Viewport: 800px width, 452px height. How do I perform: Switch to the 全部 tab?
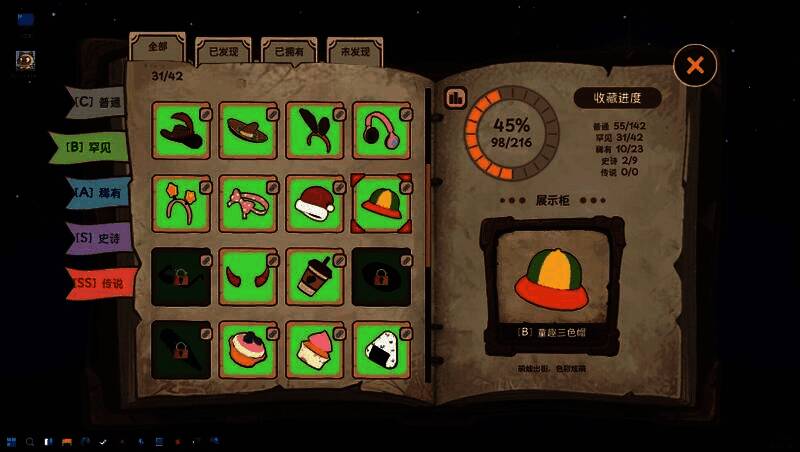(157, 47)
